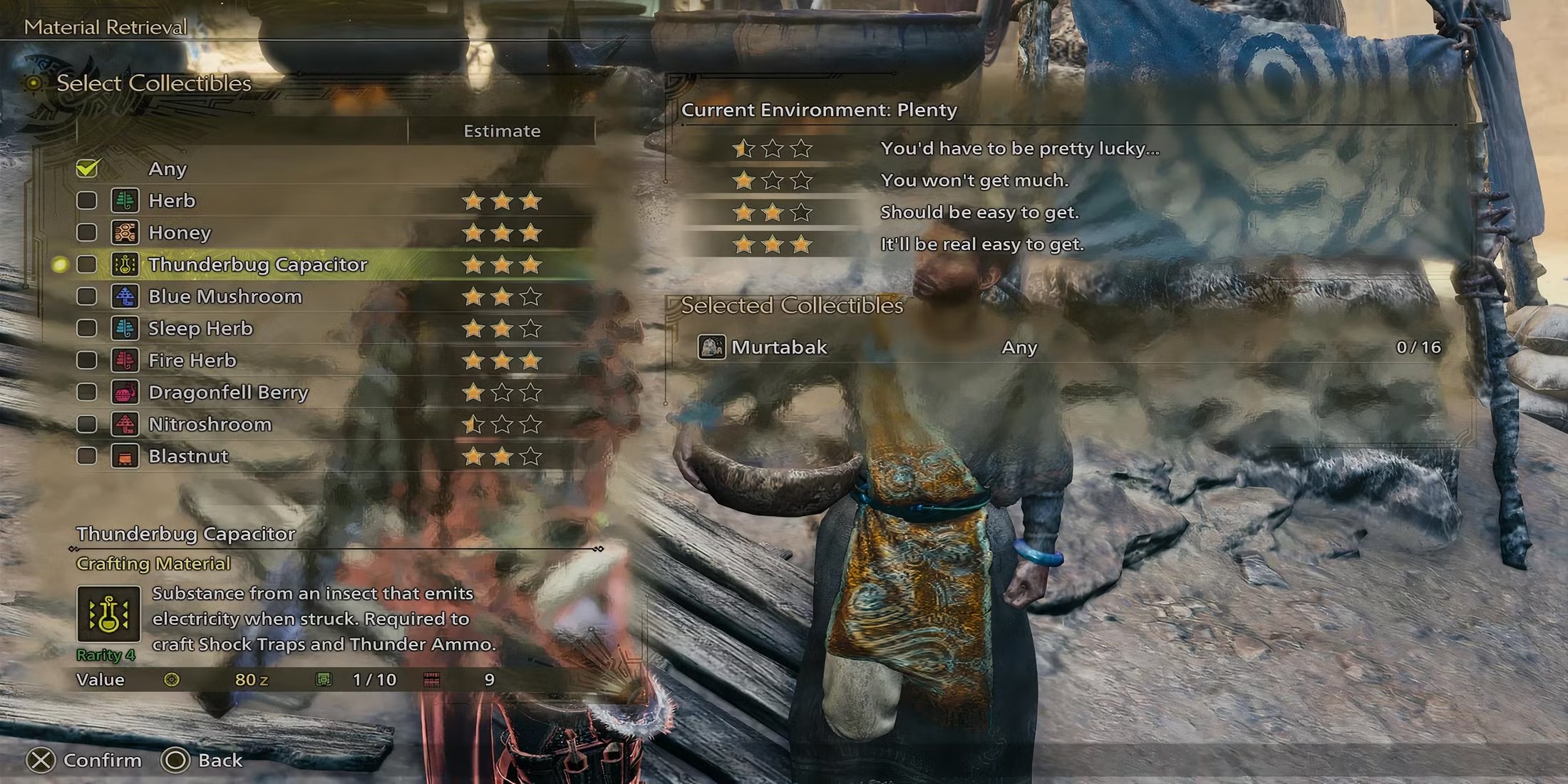Mark the Blastnut collectible
This screenshot has width=1568, height=784.
click(87, 456)
